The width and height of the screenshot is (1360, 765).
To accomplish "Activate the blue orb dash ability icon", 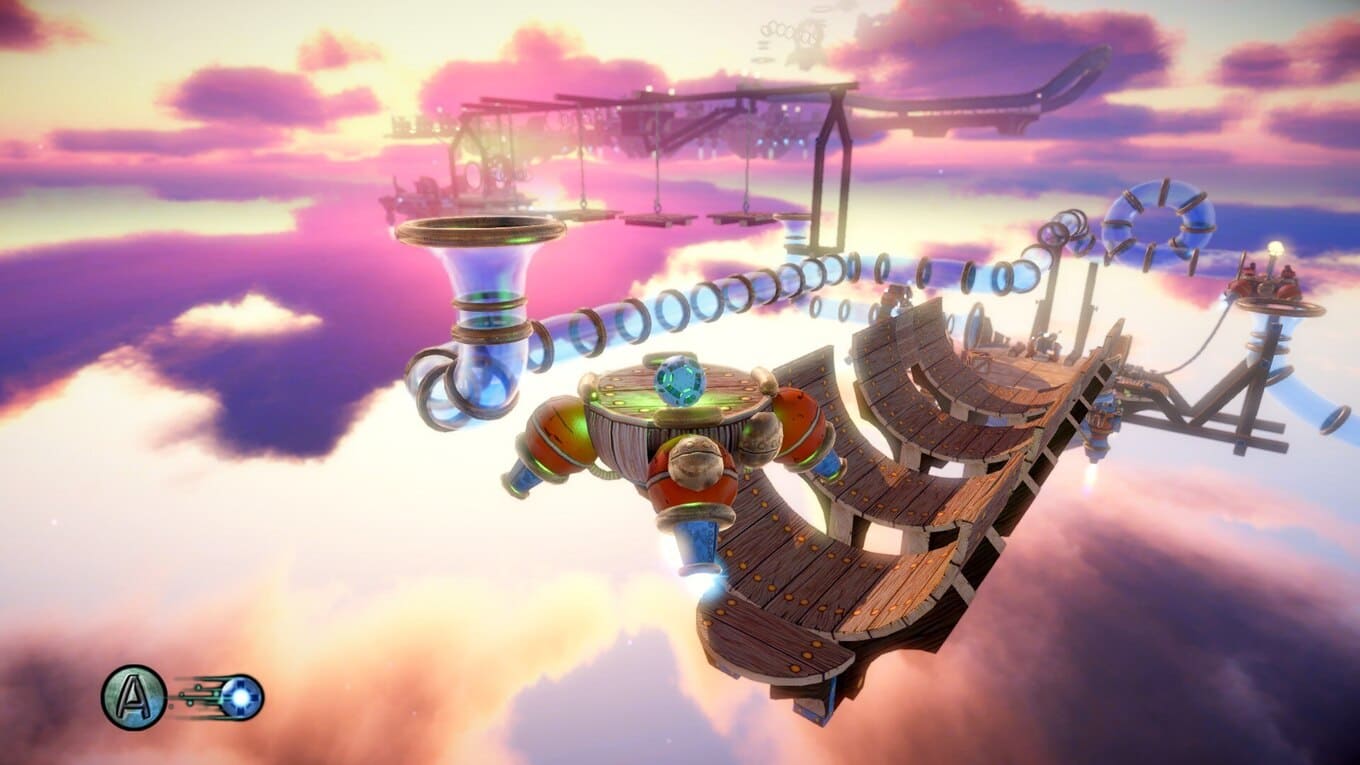I will (241, 697).
